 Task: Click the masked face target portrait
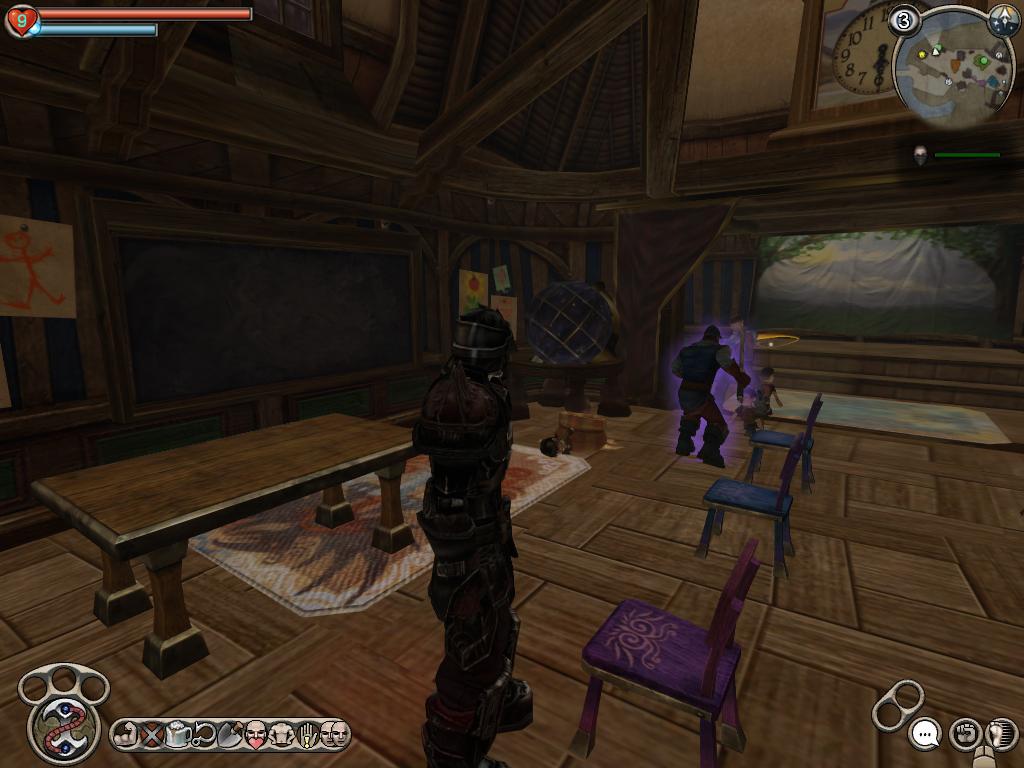(920, 155)
